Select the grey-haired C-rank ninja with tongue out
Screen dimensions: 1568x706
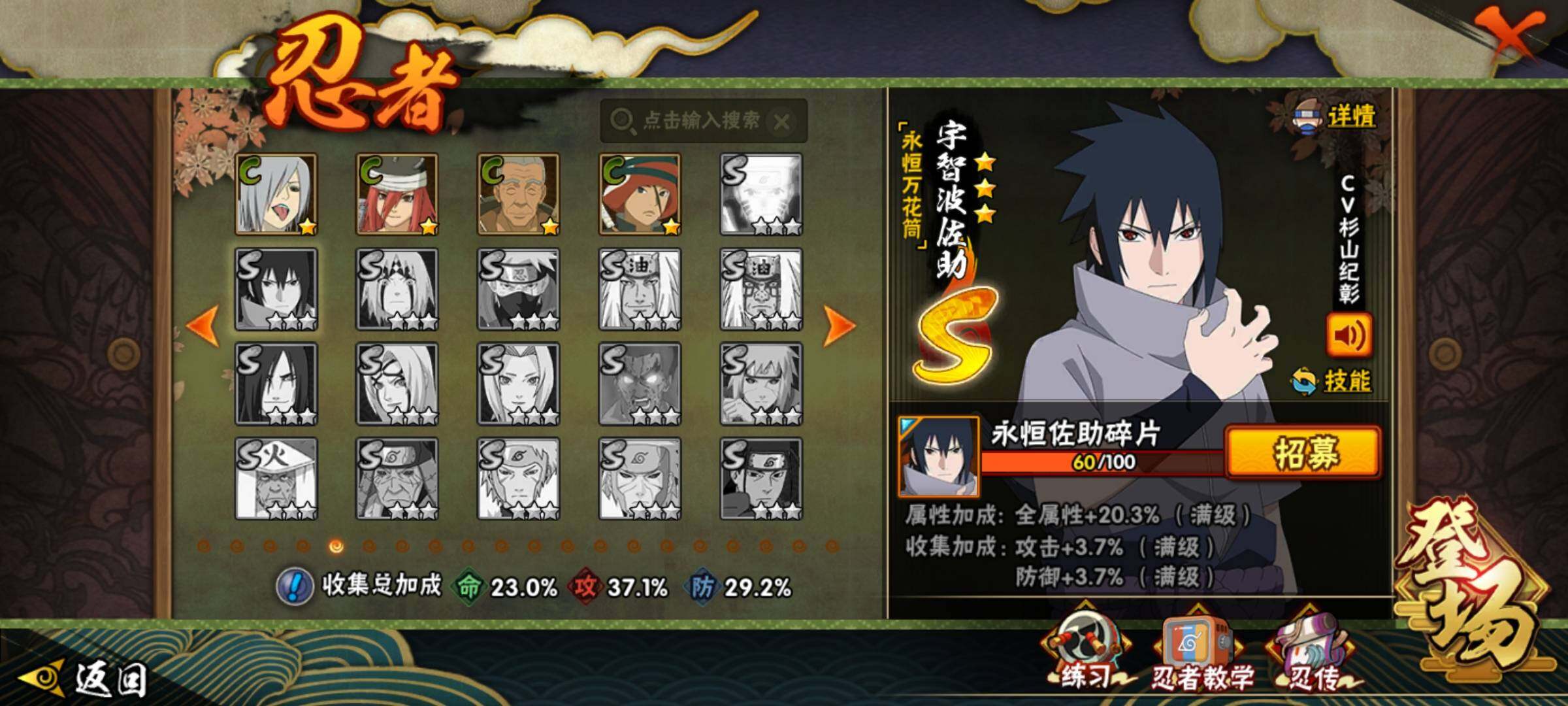click(x=276, y=194)
